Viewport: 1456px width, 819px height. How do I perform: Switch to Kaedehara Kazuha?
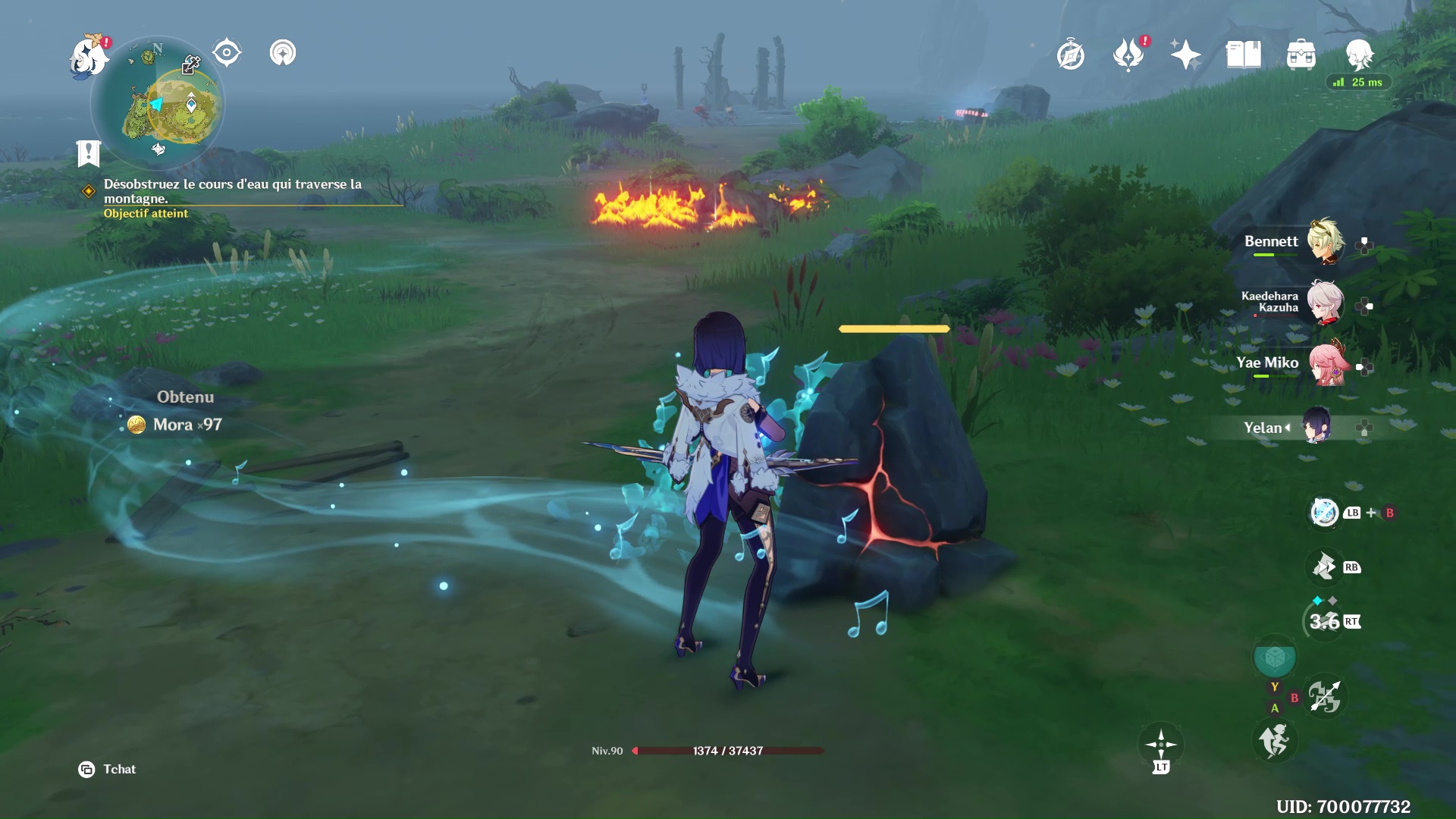(x=1324, y=303)
